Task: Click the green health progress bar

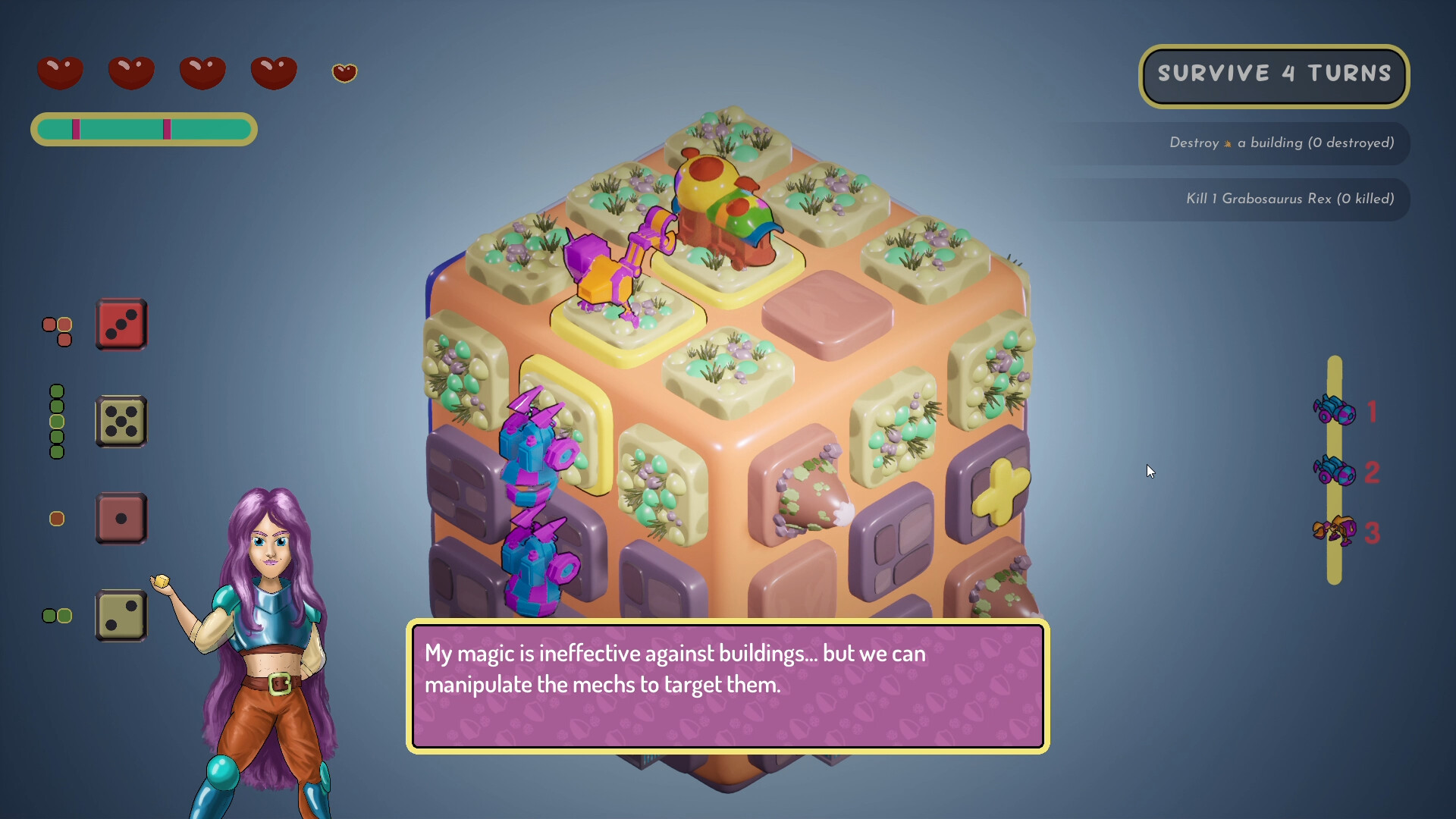Action: coord(143,129)
